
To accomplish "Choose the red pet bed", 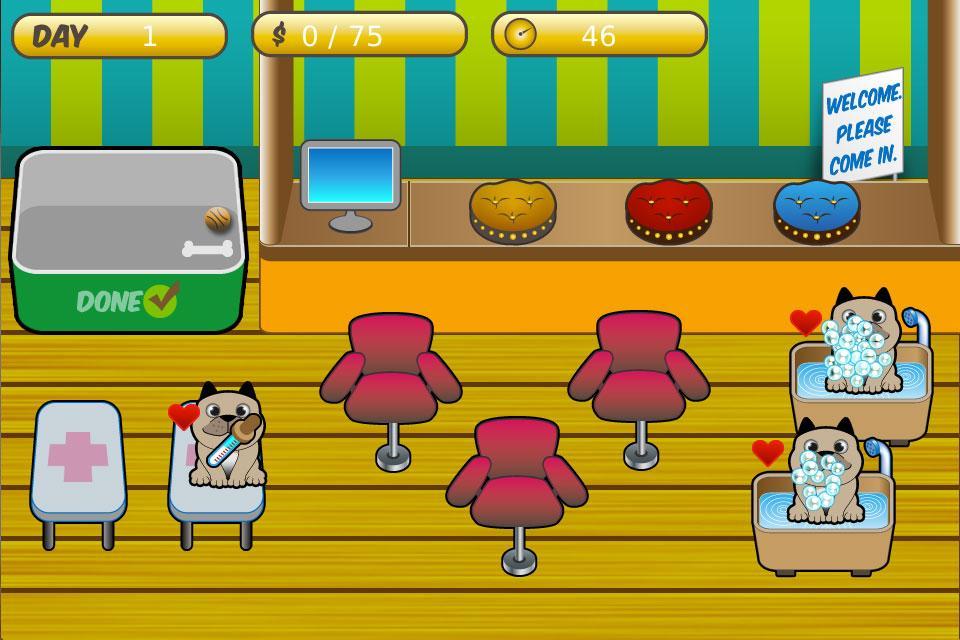I will (668, 210).
